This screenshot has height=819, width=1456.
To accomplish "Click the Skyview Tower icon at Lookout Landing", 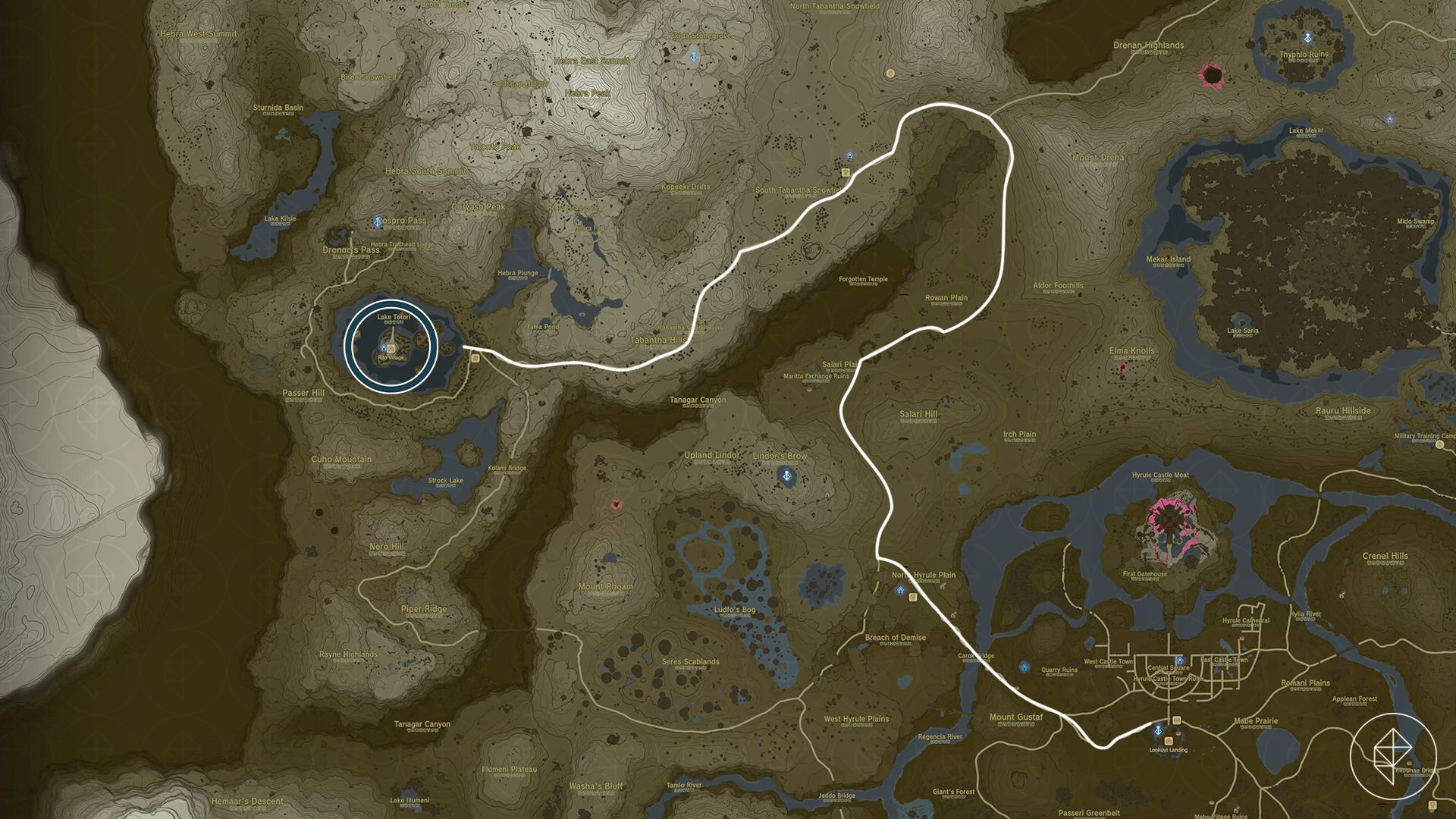I will pyautogui.click(x=1158, y=730).
